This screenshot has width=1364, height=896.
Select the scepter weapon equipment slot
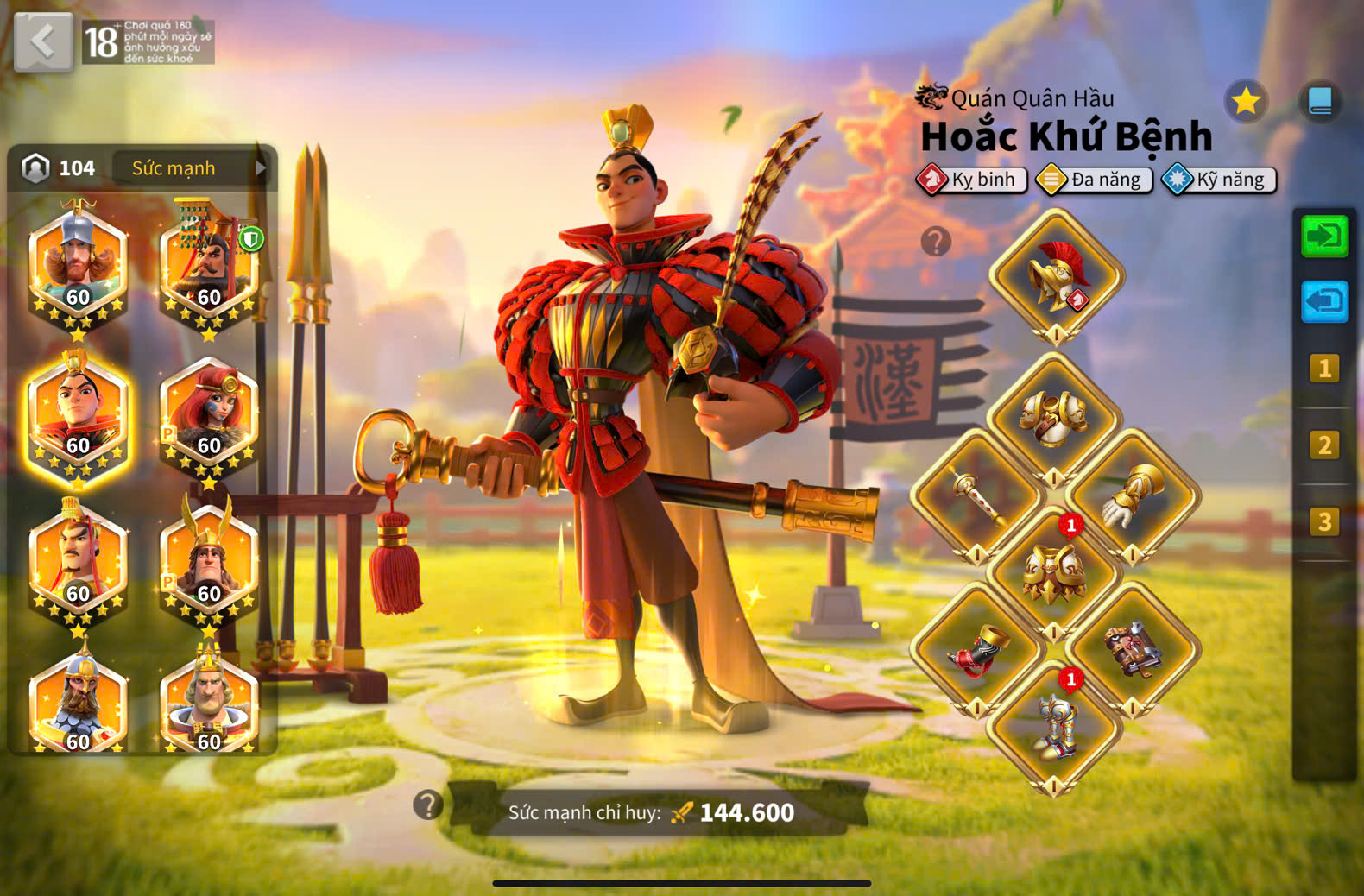point(977,495)
